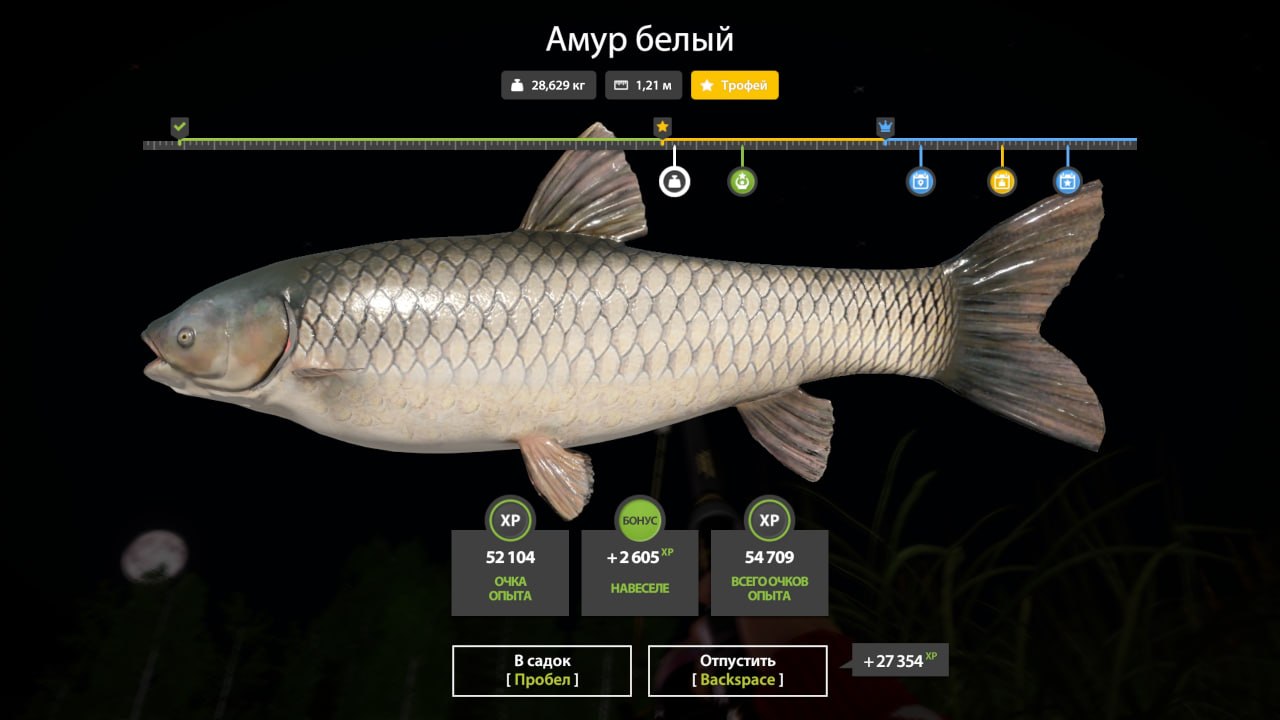
Task: Click the star milestone marker above the scale
Action: (661, 126)
